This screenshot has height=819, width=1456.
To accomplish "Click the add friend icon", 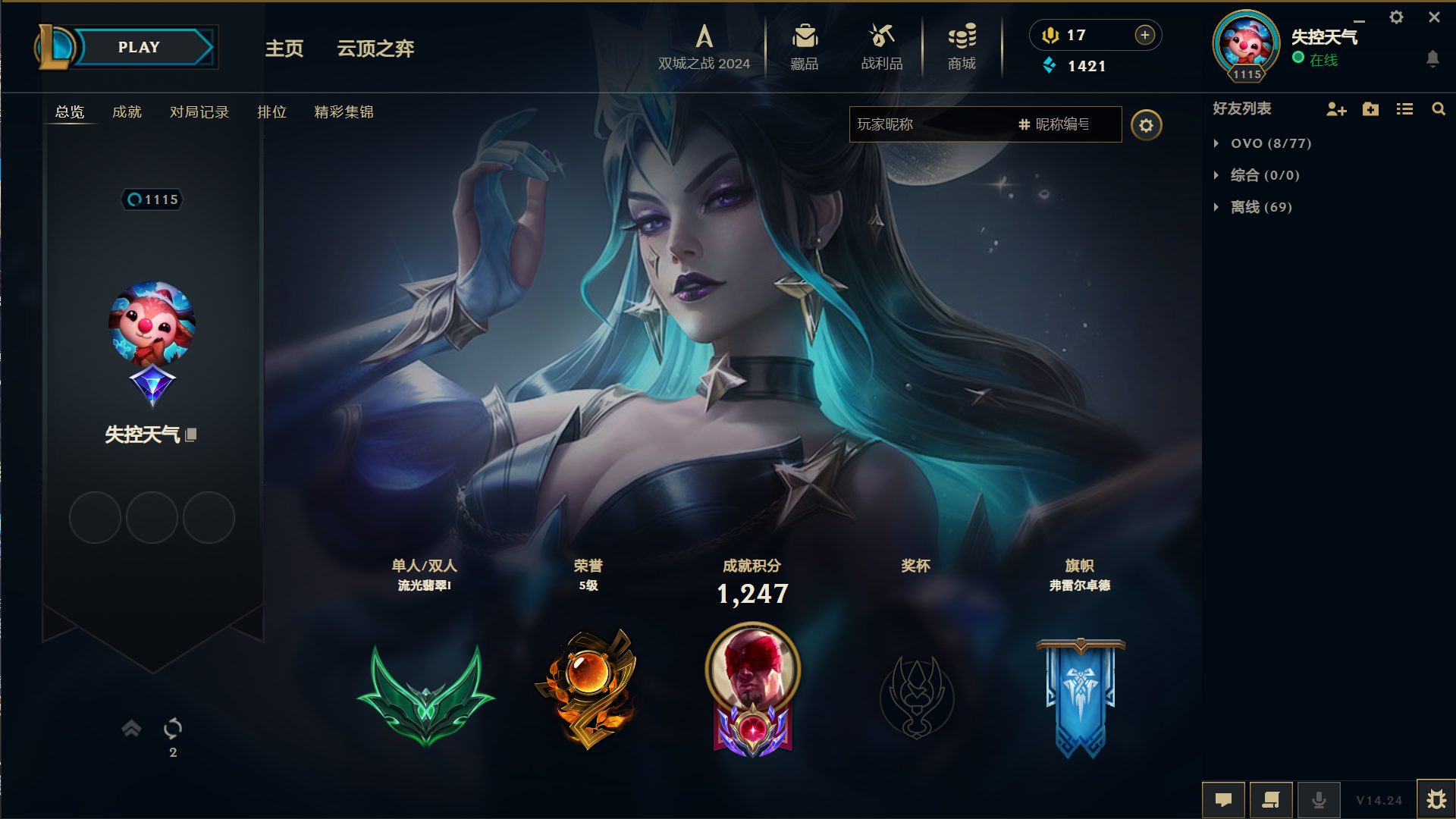I will tap(1336, 109).
